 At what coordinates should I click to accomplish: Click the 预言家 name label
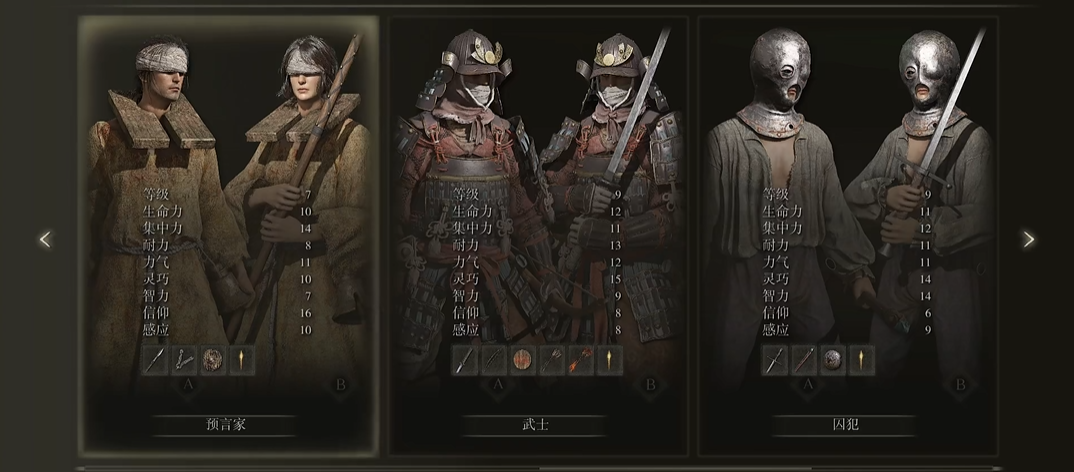[224, 424]
